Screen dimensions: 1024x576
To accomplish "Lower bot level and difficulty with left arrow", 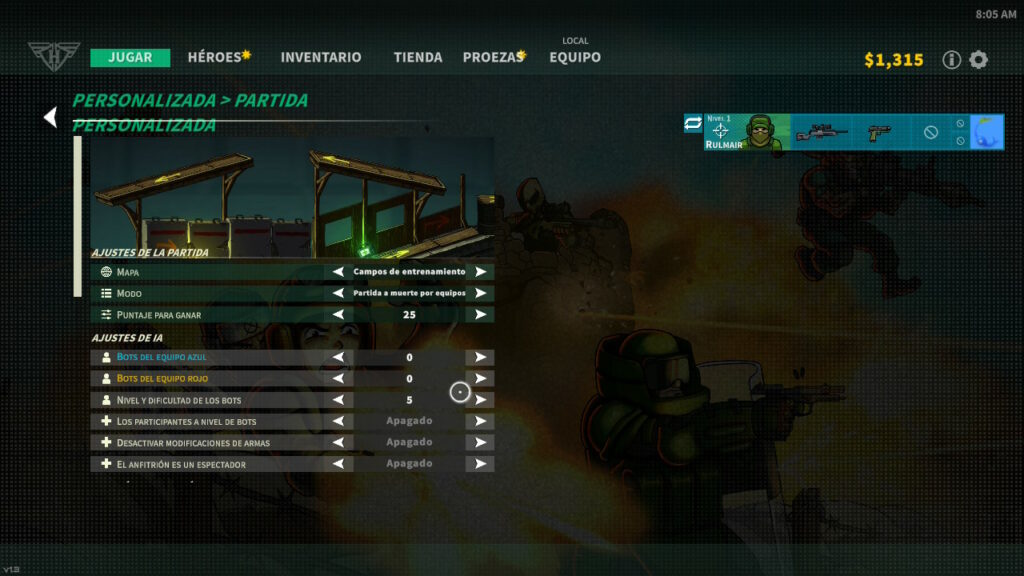I will [x=338, y=400].
